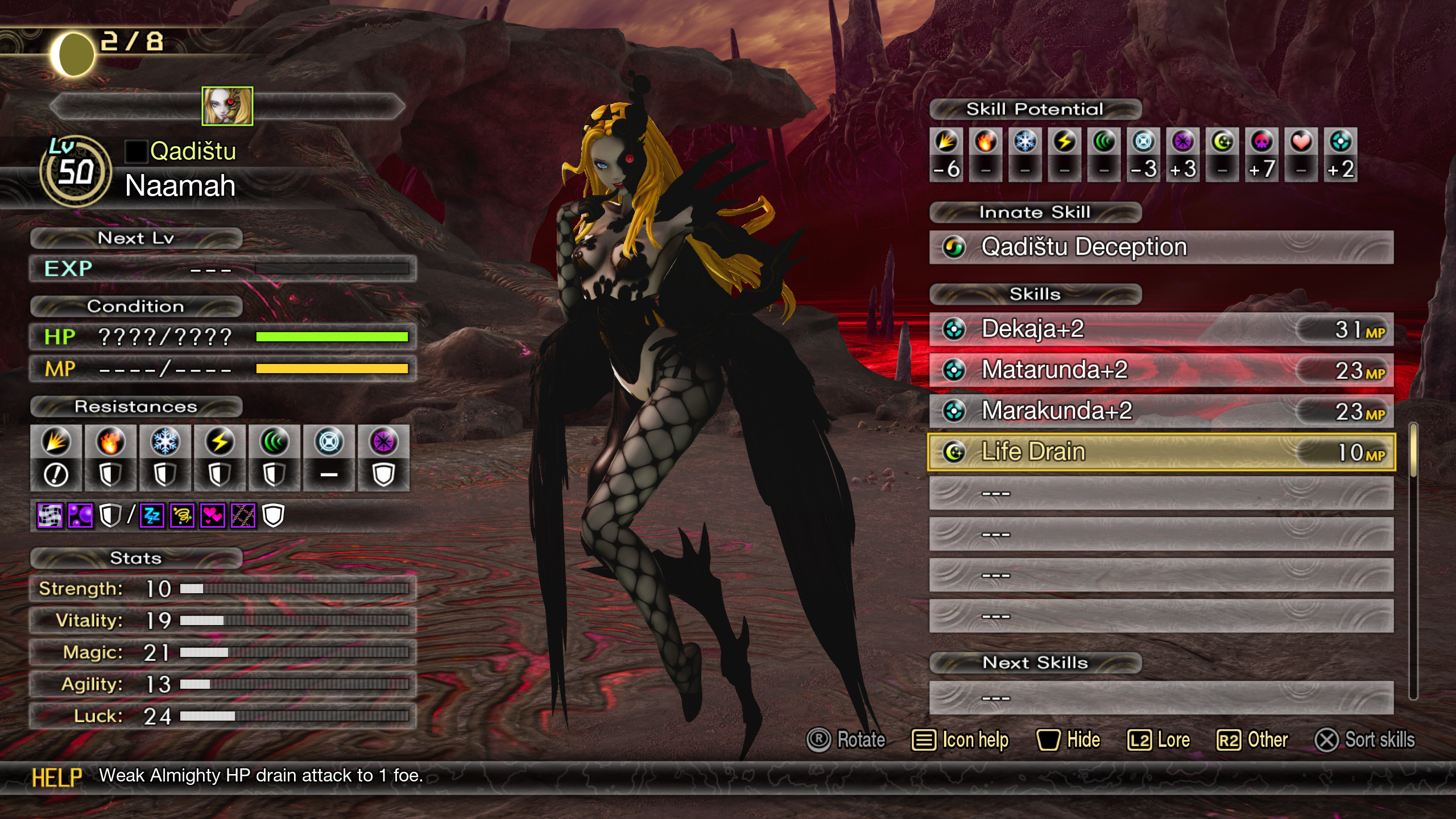The width and height of the screenshot is (1456, 819).
Task: Click the sleep ailment resistance icon
Action: click(152, 516)
